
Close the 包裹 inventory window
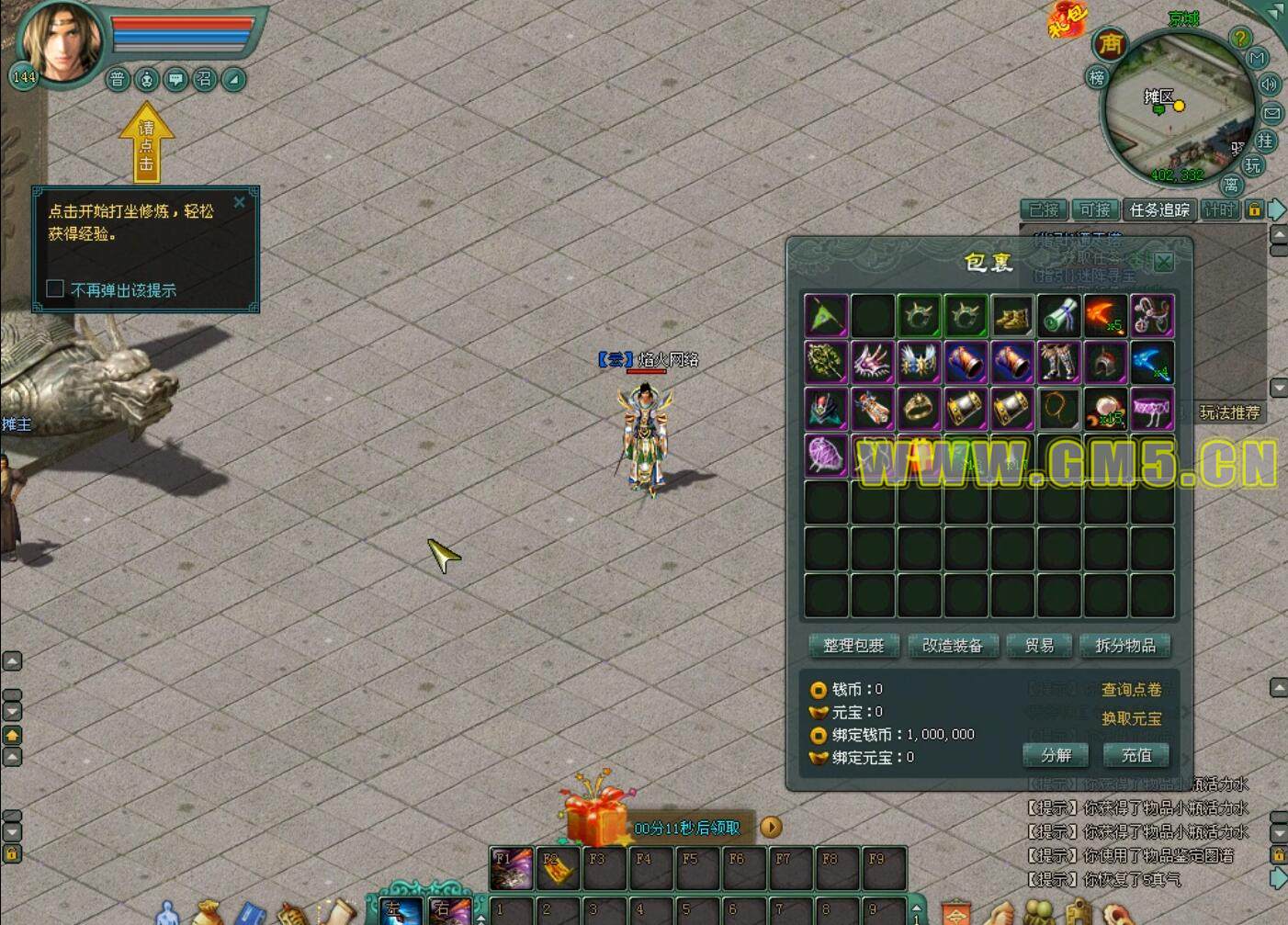1163,262
